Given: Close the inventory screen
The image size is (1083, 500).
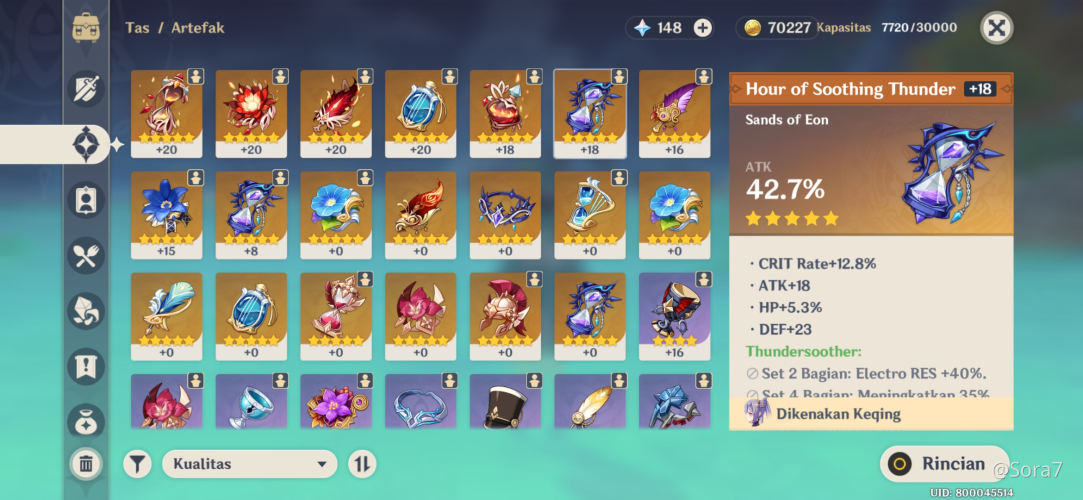Looking at the screenshot, I should tap(996, 28).
